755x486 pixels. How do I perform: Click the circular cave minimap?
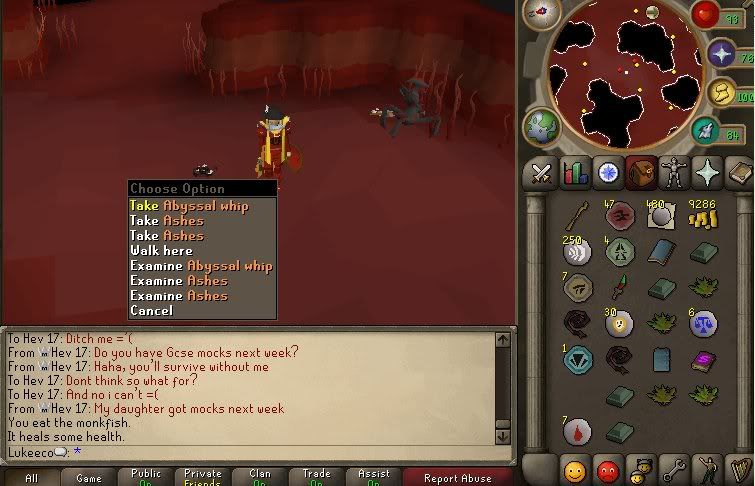[622, 75]
